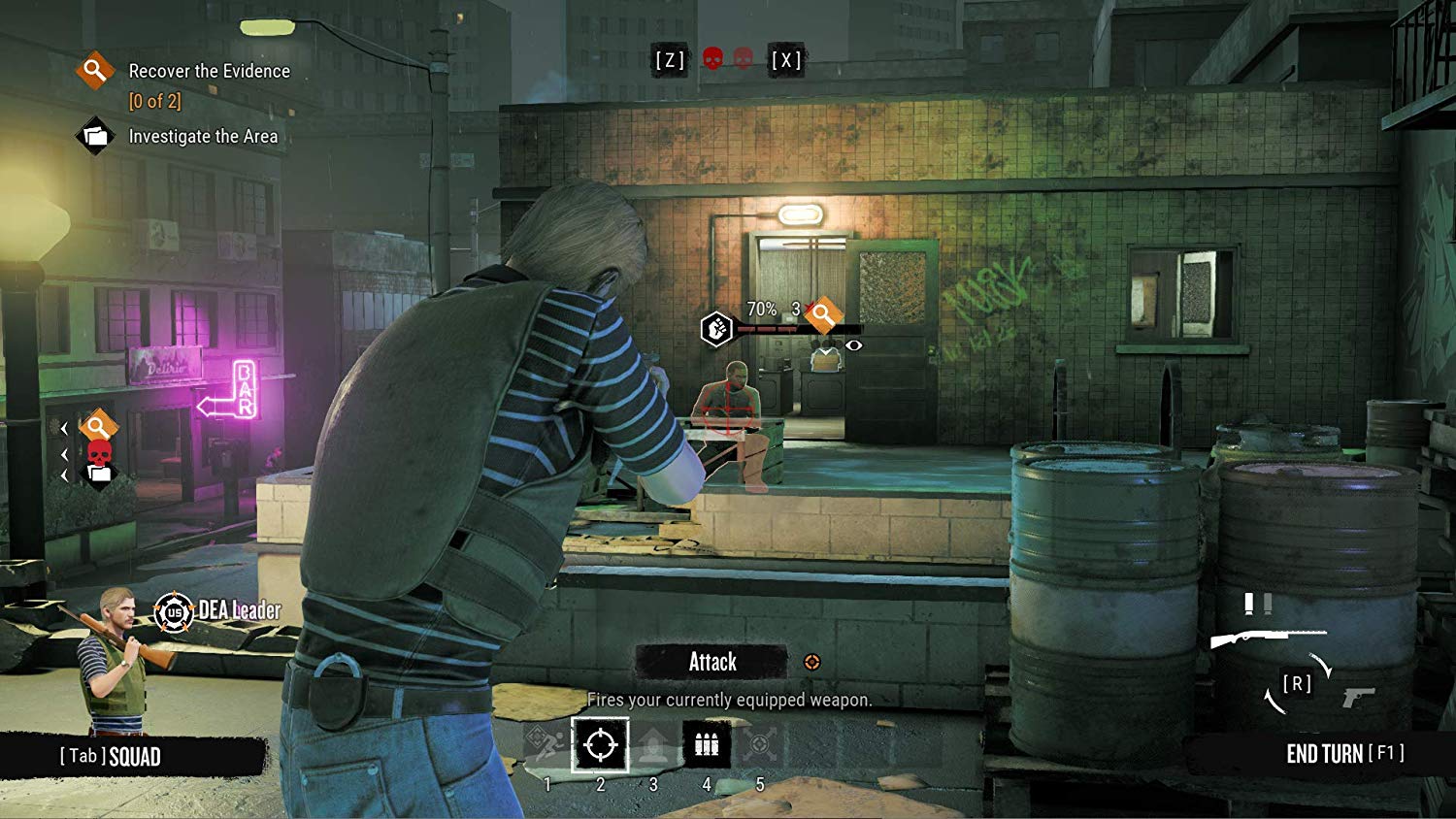Expand the chevron beside the skull marker

coord(64,454)
